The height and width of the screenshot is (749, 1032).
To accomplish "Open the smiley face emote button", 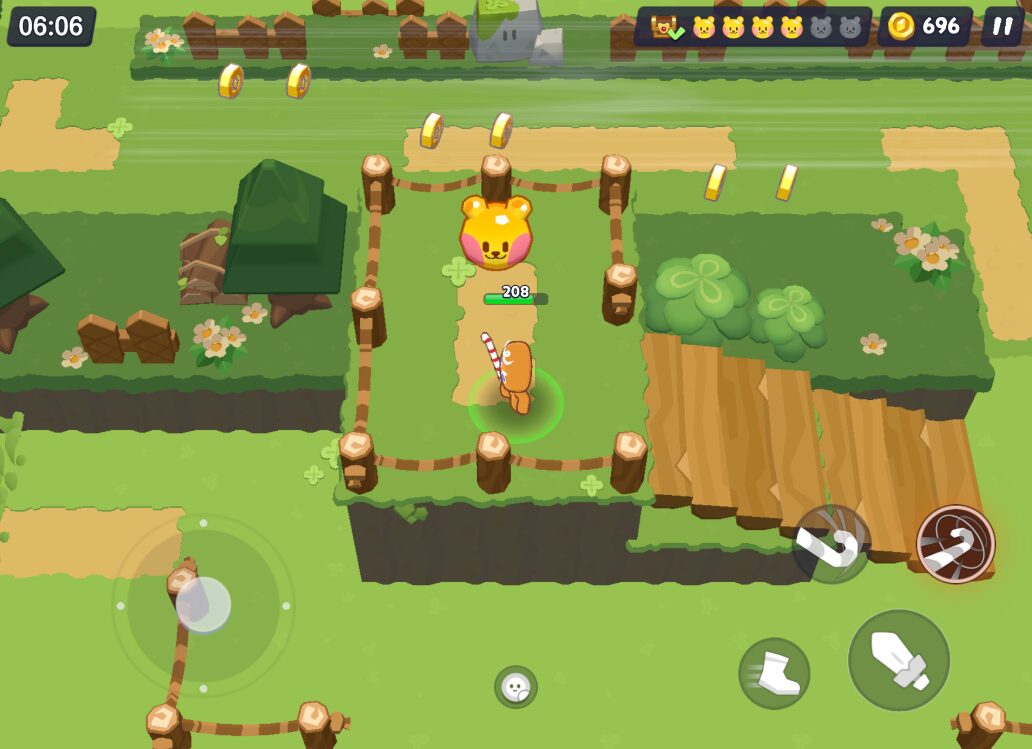I will [516, 687].
